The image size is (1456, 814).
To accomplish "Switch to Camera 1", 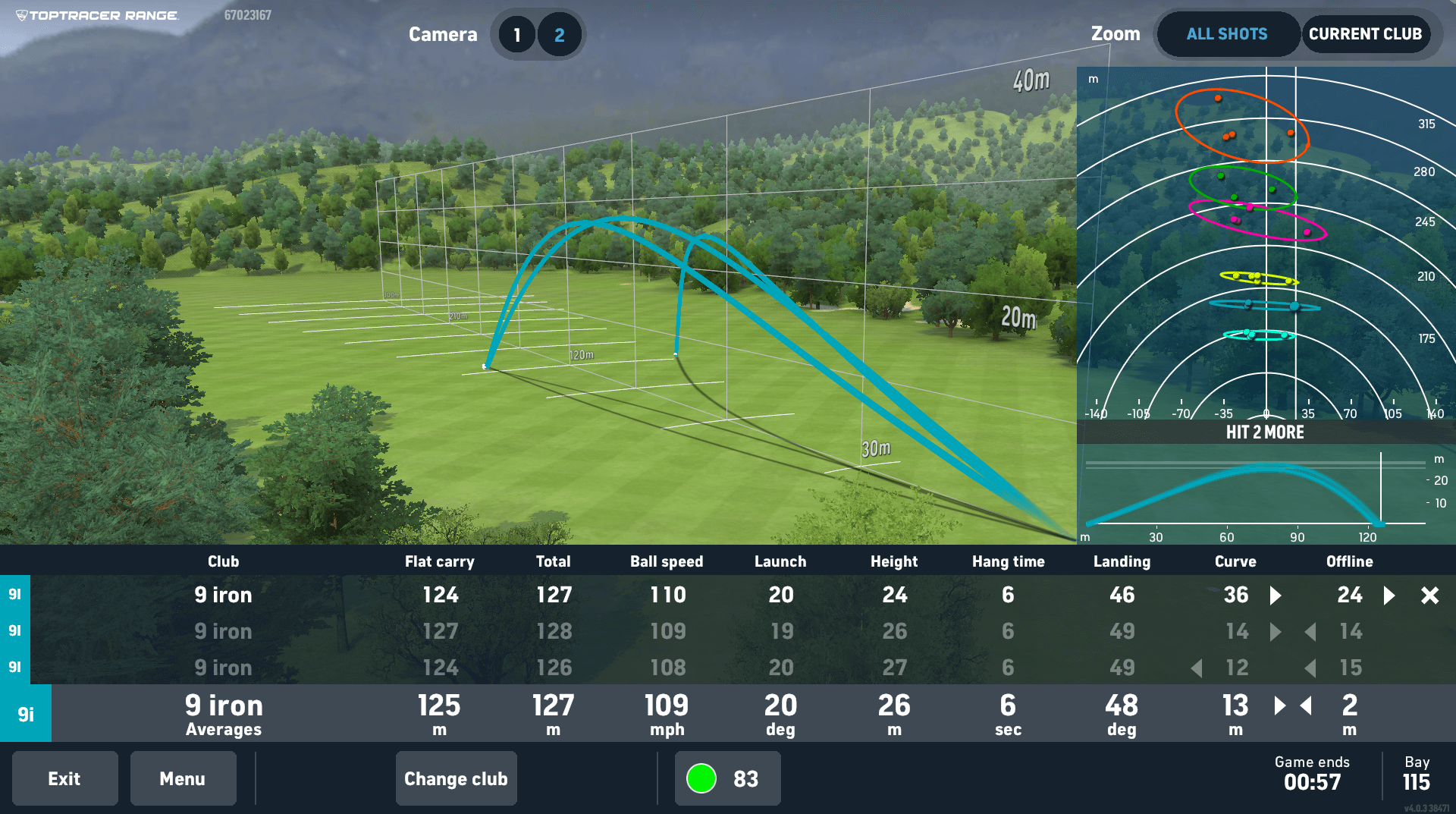I will 518,33.
